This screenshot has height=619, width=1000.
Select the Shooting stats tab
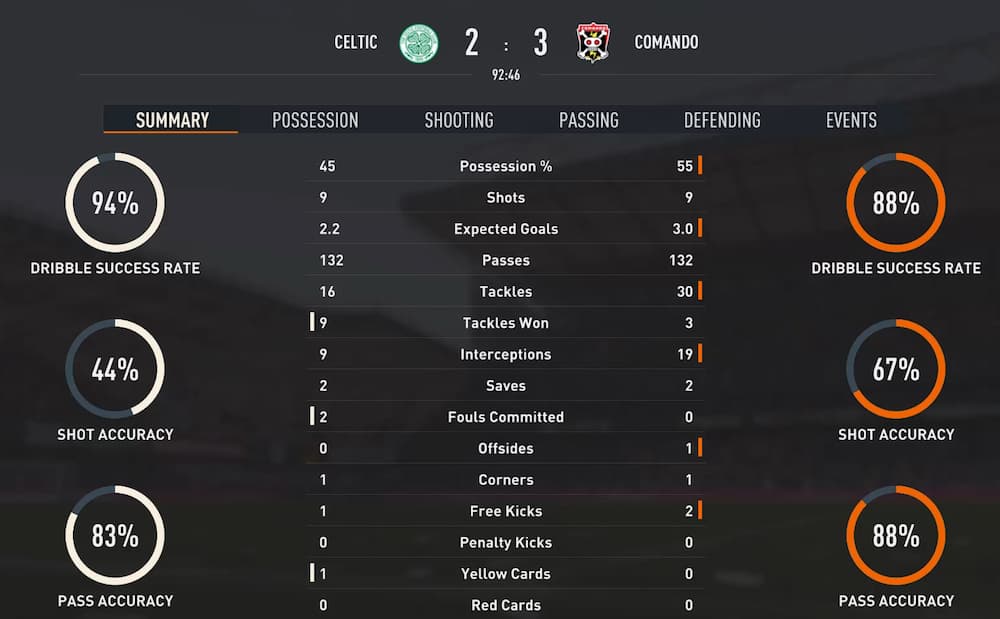click(x=459, y=120)
